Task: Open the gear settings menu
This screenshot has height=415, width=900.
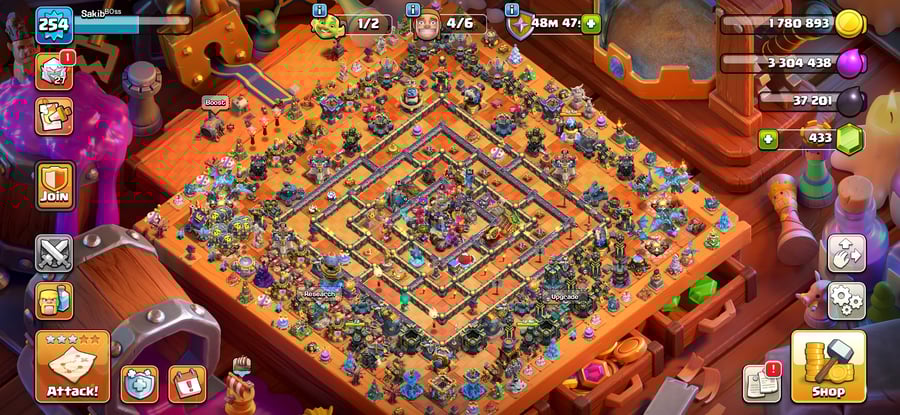Action: (x=846, y=300)
